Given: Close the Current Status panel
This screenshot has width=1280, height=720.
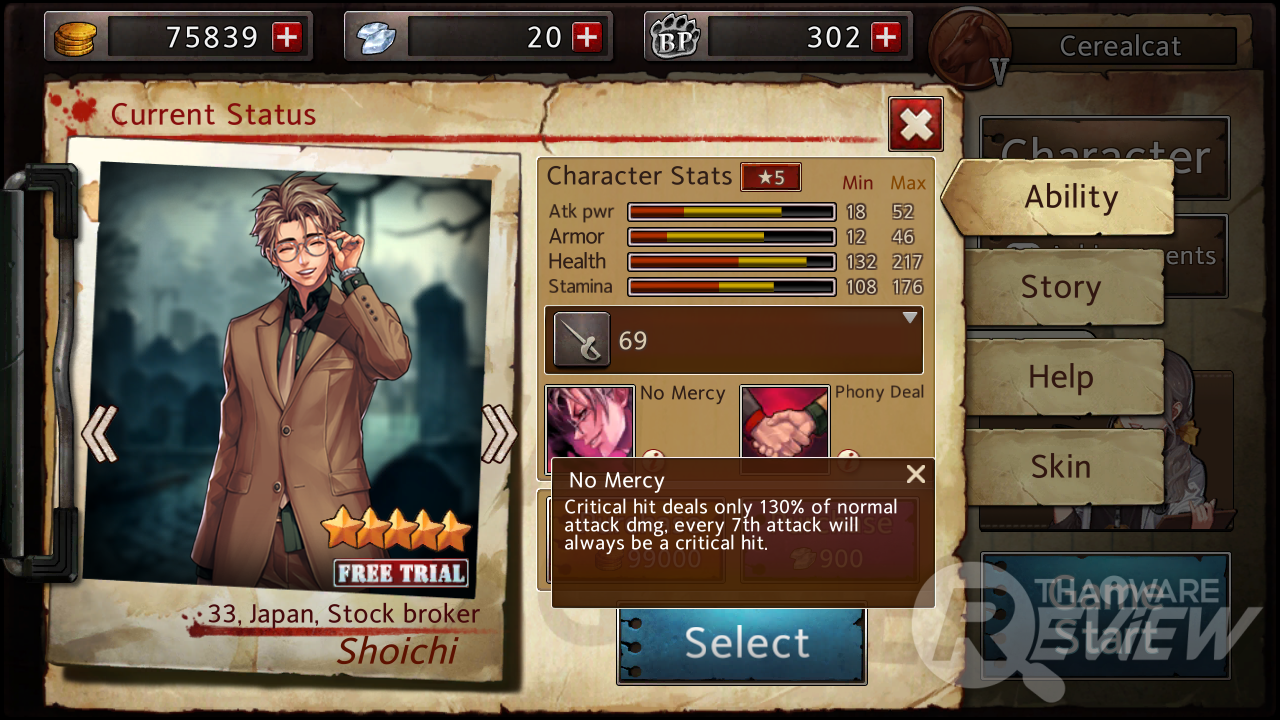Looking at the screenshot, I should click(915, 125).
